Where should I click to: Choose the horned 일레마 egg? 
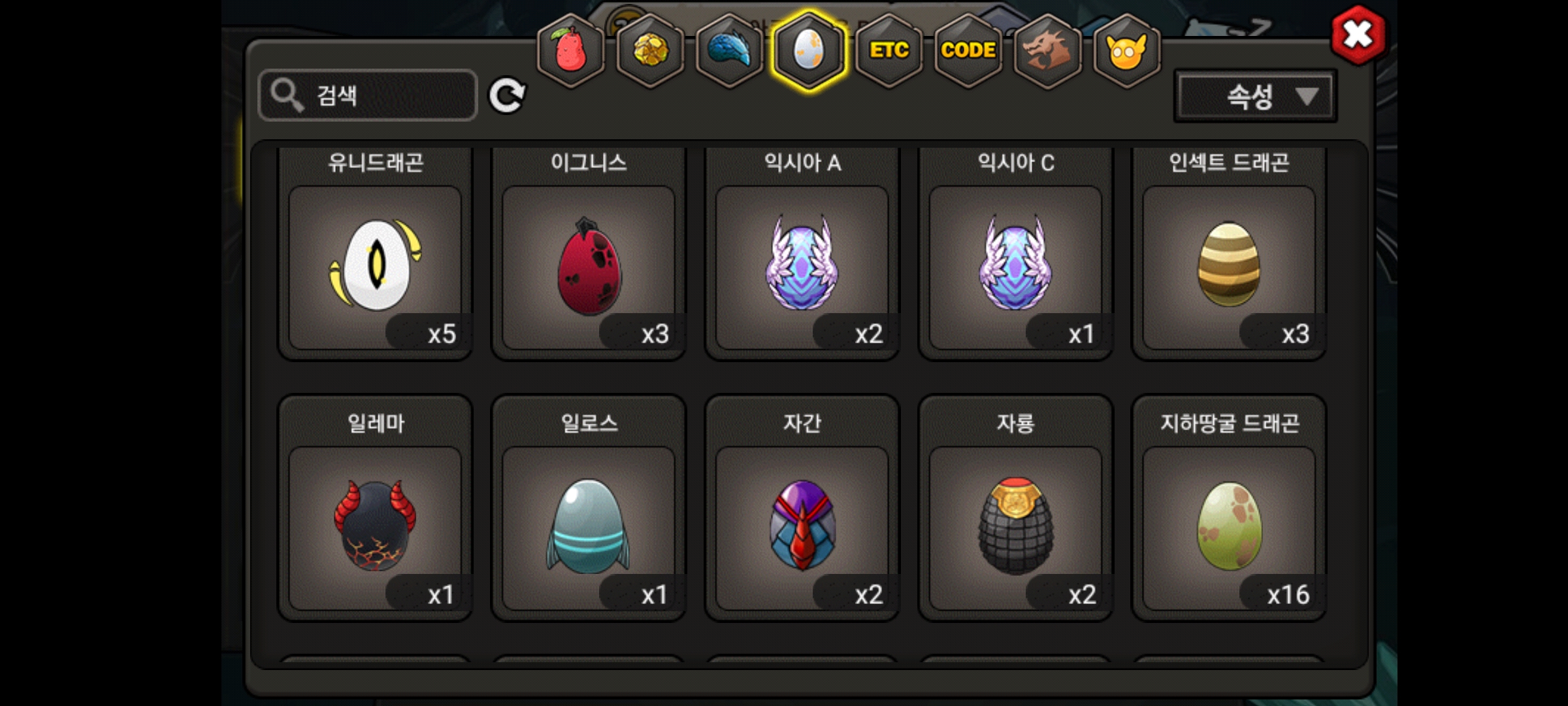[375, 527]
